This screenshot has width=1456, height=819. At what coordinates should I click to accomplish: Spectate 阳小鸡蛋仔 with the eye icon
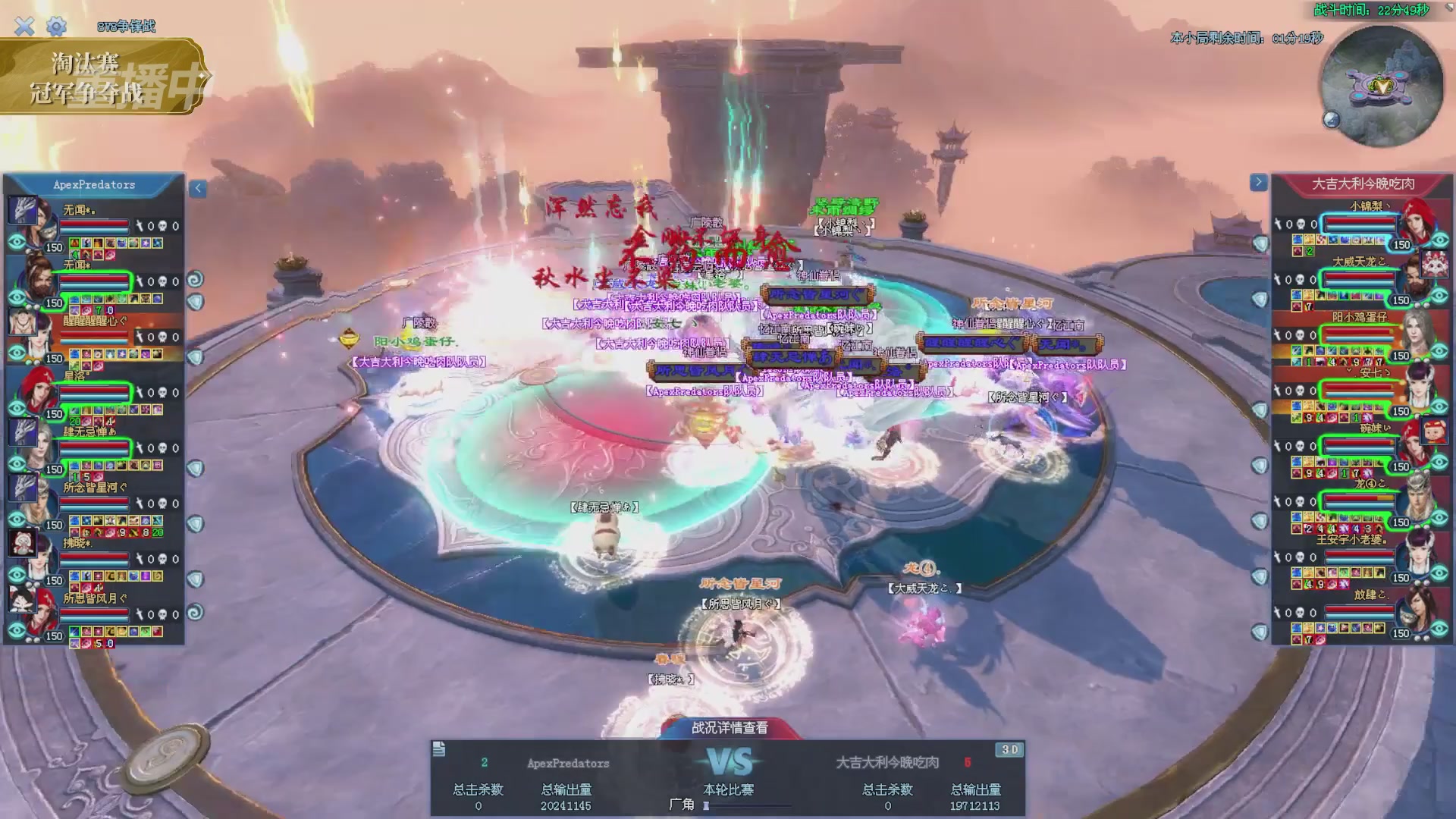click(1440, 351)
